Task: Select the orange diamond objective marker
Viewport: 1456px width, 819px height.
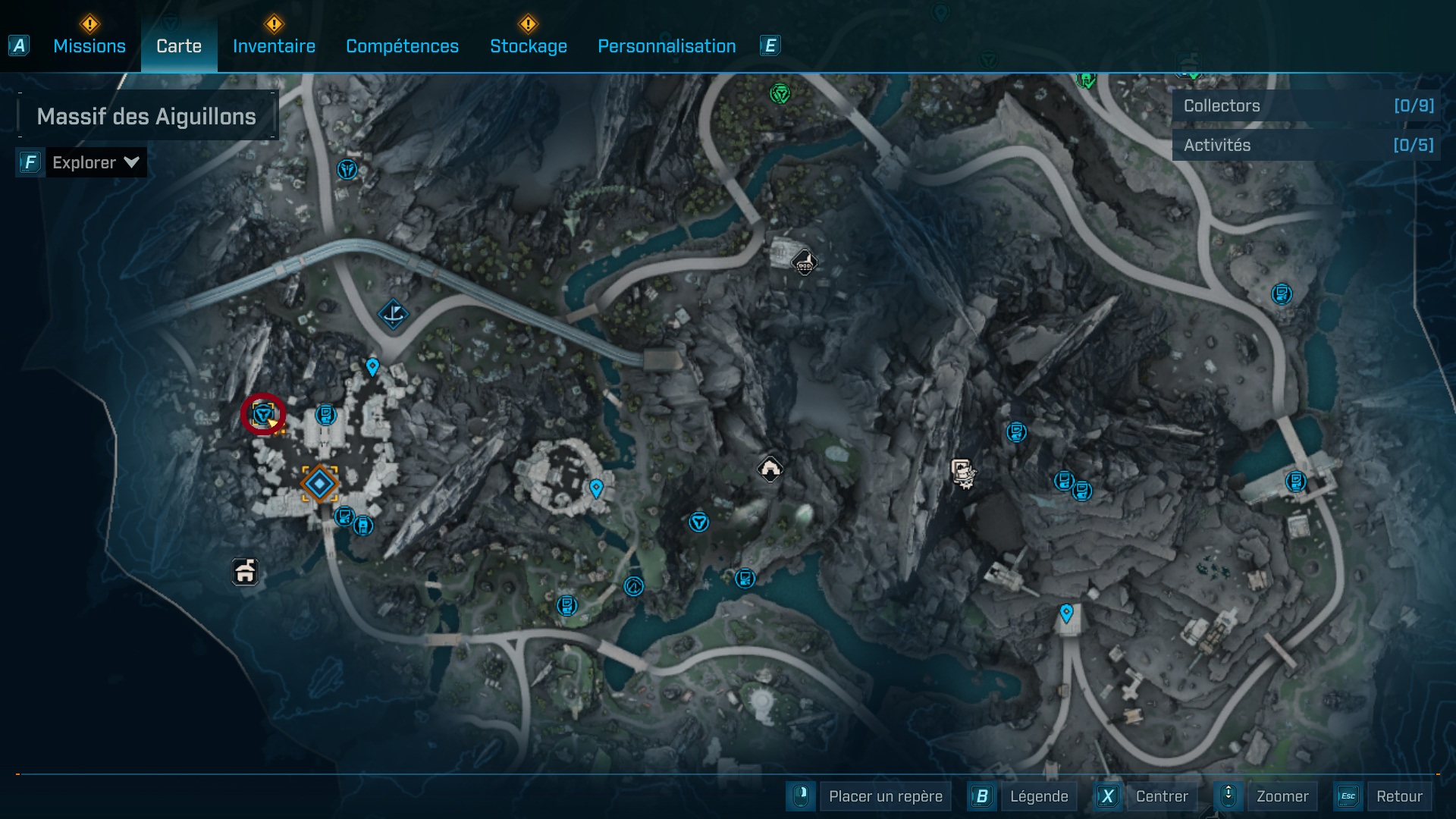Action: click(319, 483)
